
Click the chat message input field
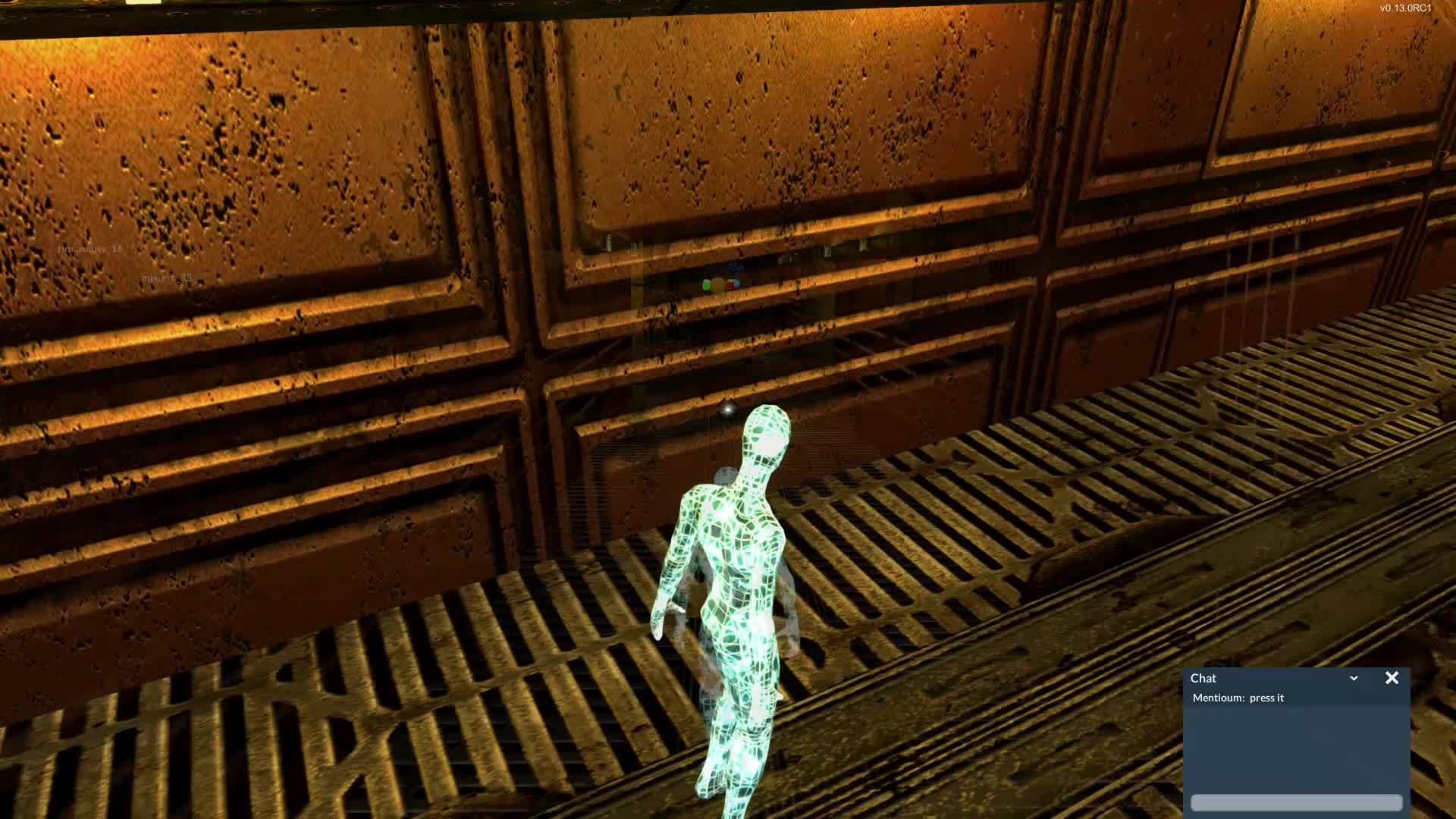click(1297, 802)
